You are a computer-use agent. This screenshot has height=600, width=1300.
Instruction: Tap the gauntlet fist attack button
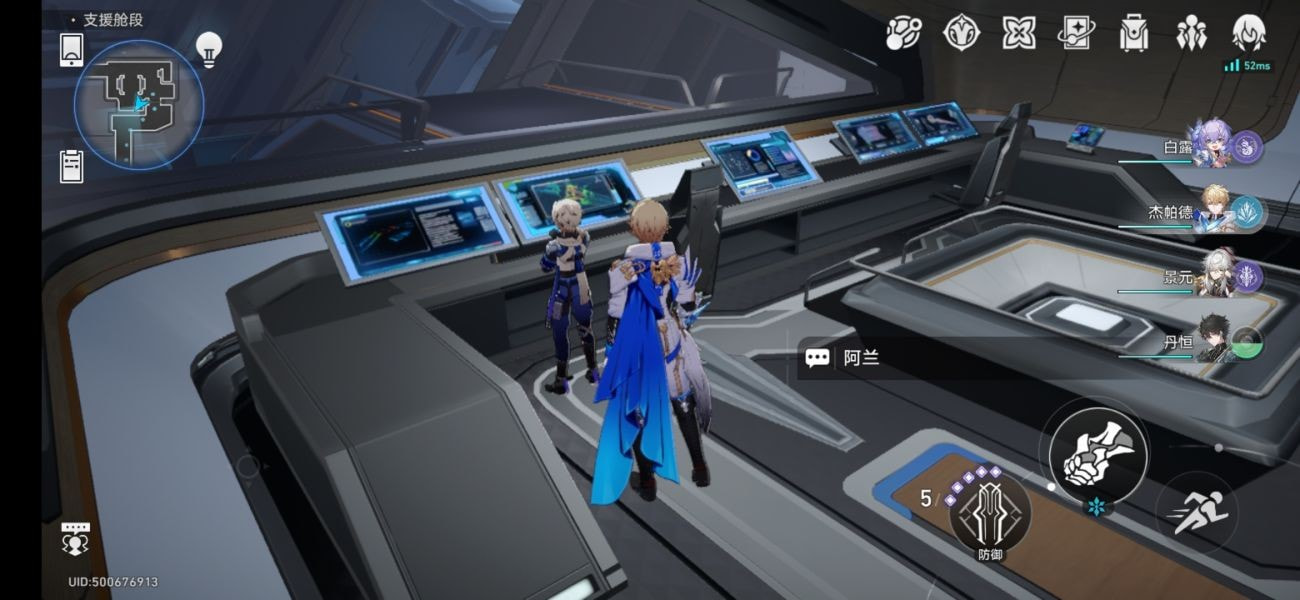click(x=1098, y=452)
